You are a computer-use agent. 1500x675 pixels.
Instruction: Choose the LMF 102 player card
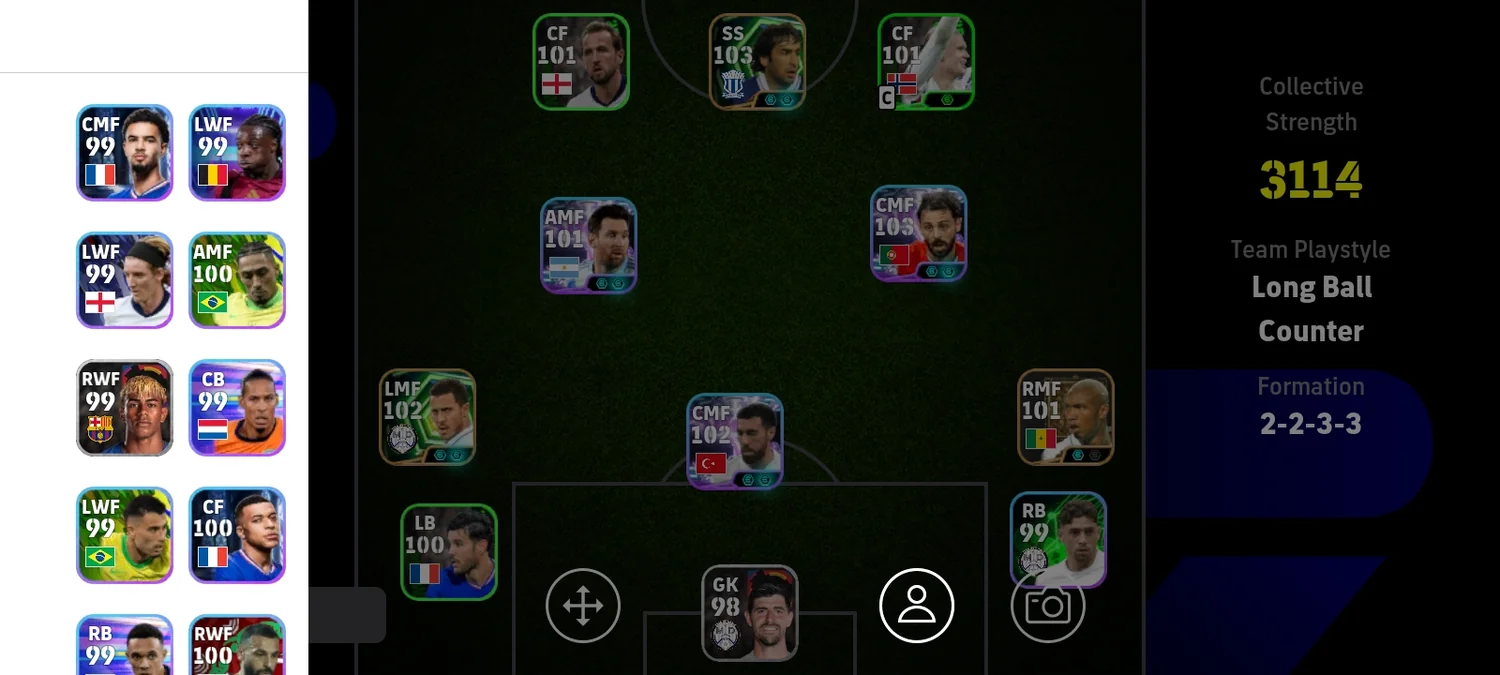(427, 417)
